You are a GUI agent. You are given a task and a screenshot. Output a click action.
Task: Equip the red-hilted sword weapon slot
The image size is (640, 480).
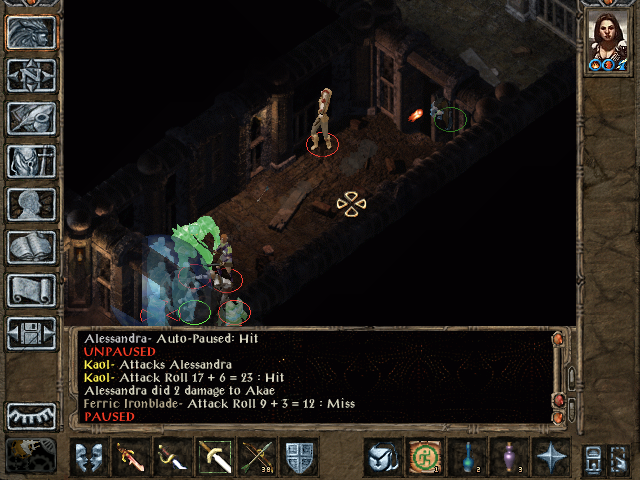pyautogui.click(x=130, y=456)
